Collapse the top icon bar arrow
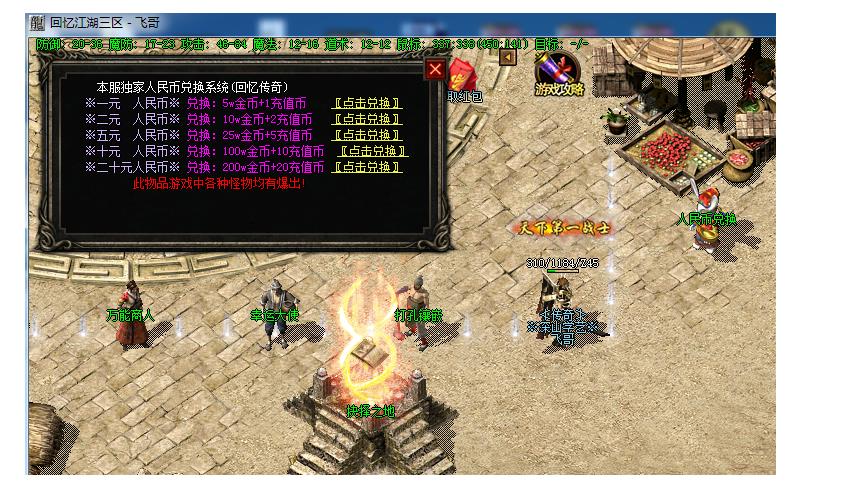Viewport: 856px width, 490px height. point(507,57)
